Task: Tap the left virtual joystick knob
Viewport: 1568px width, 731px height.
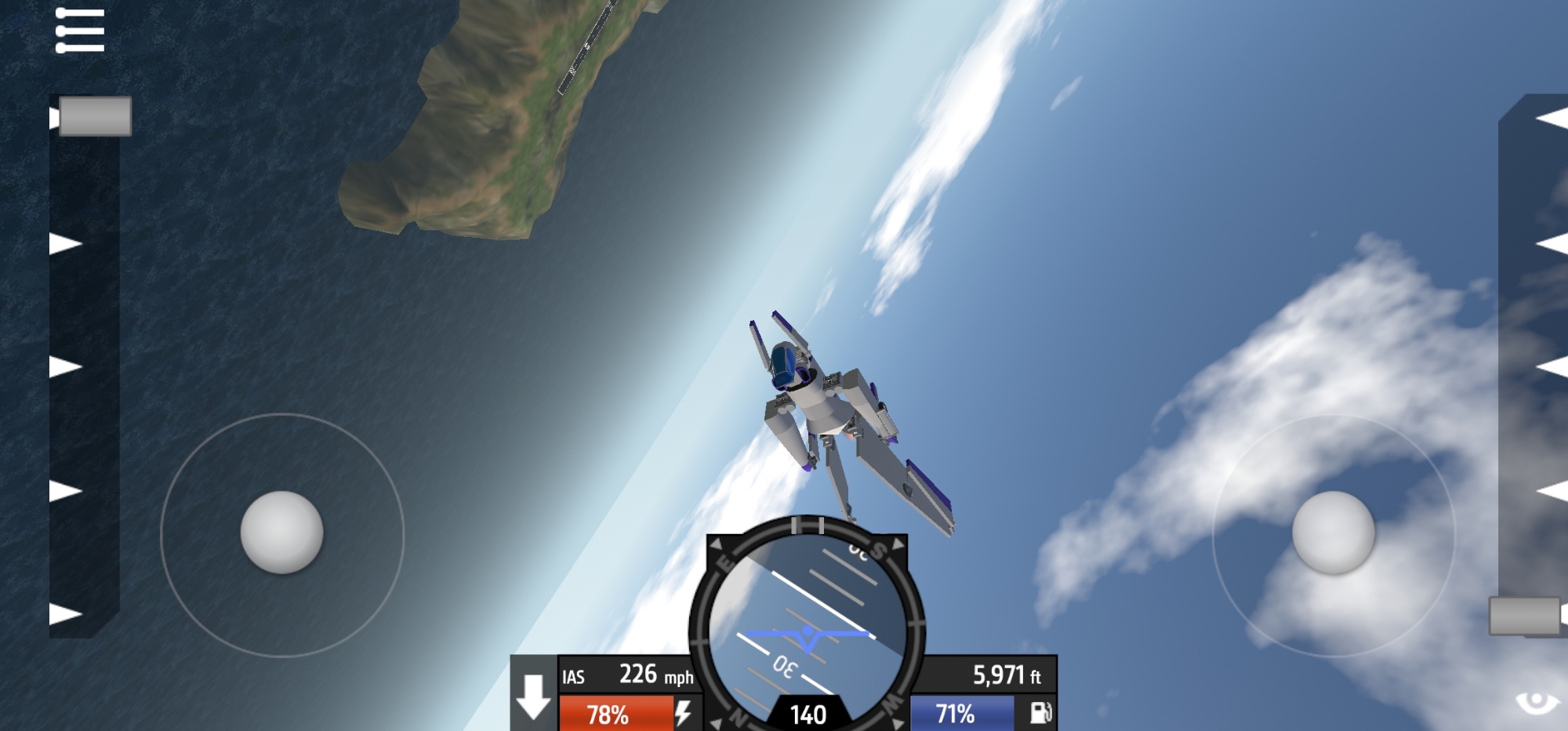Action: pyautogui.click(x=281, y=533)
